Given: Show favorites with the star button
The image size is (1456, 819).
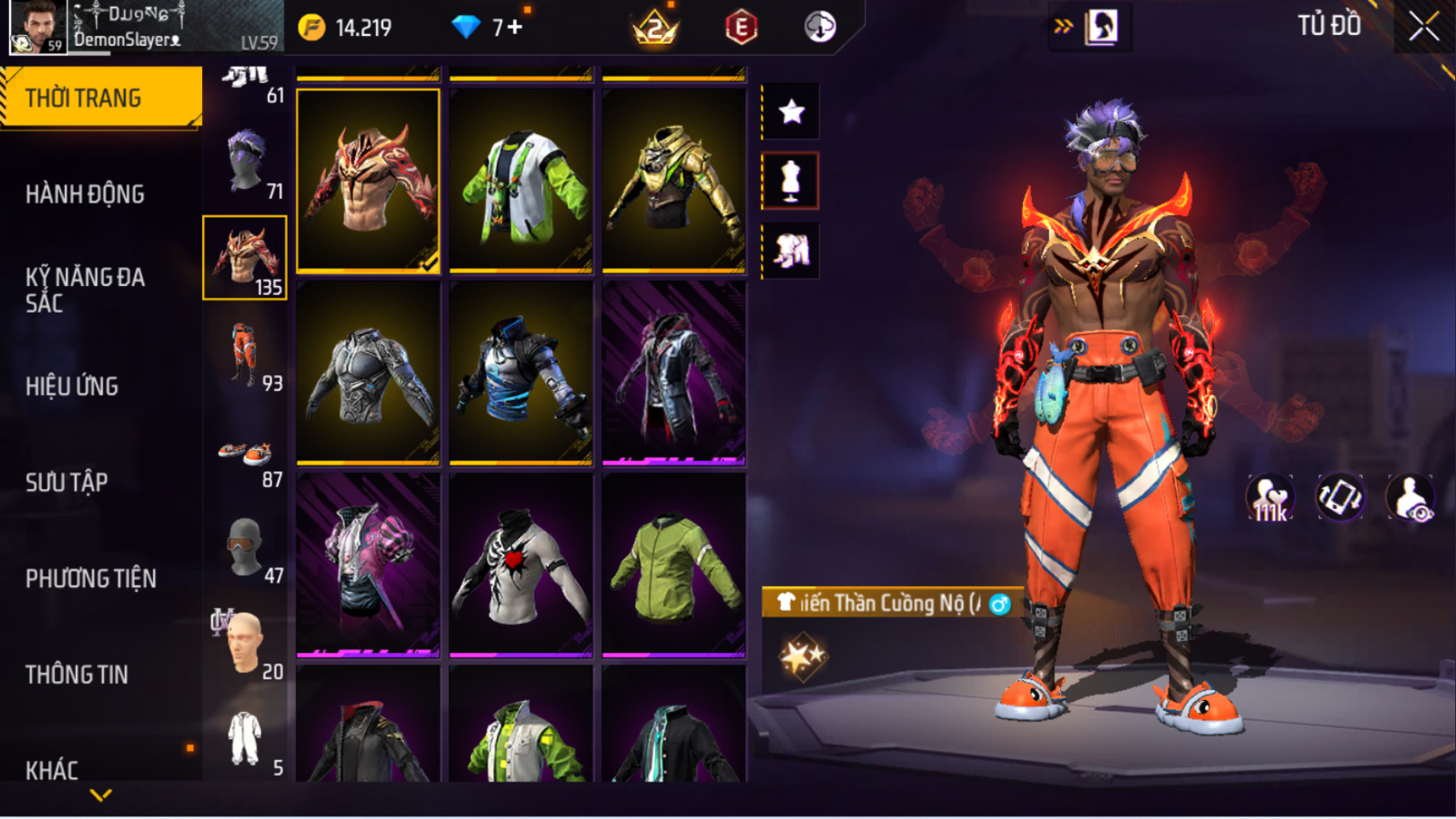Looking at the screenshot, I should (x=791, y=111).
